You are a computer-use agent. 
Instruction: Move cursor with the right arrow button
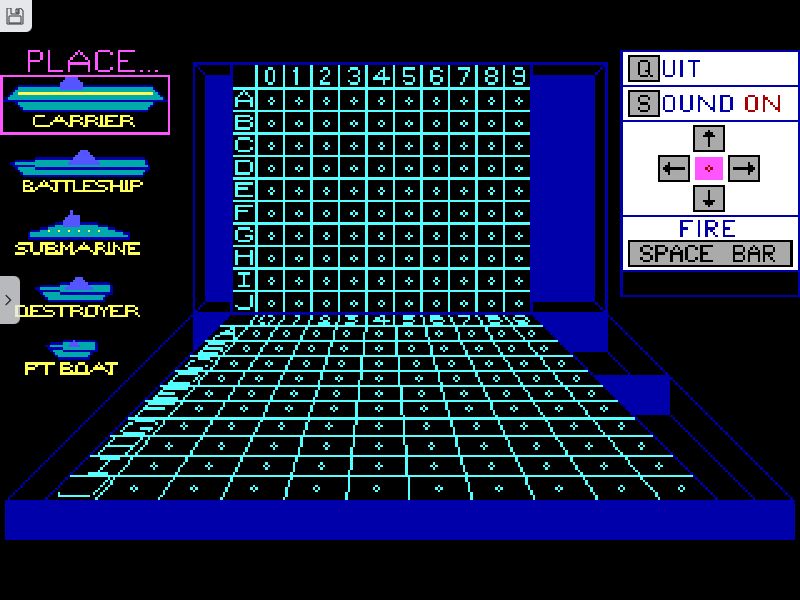pyautogui.click(x=743, y=168)
